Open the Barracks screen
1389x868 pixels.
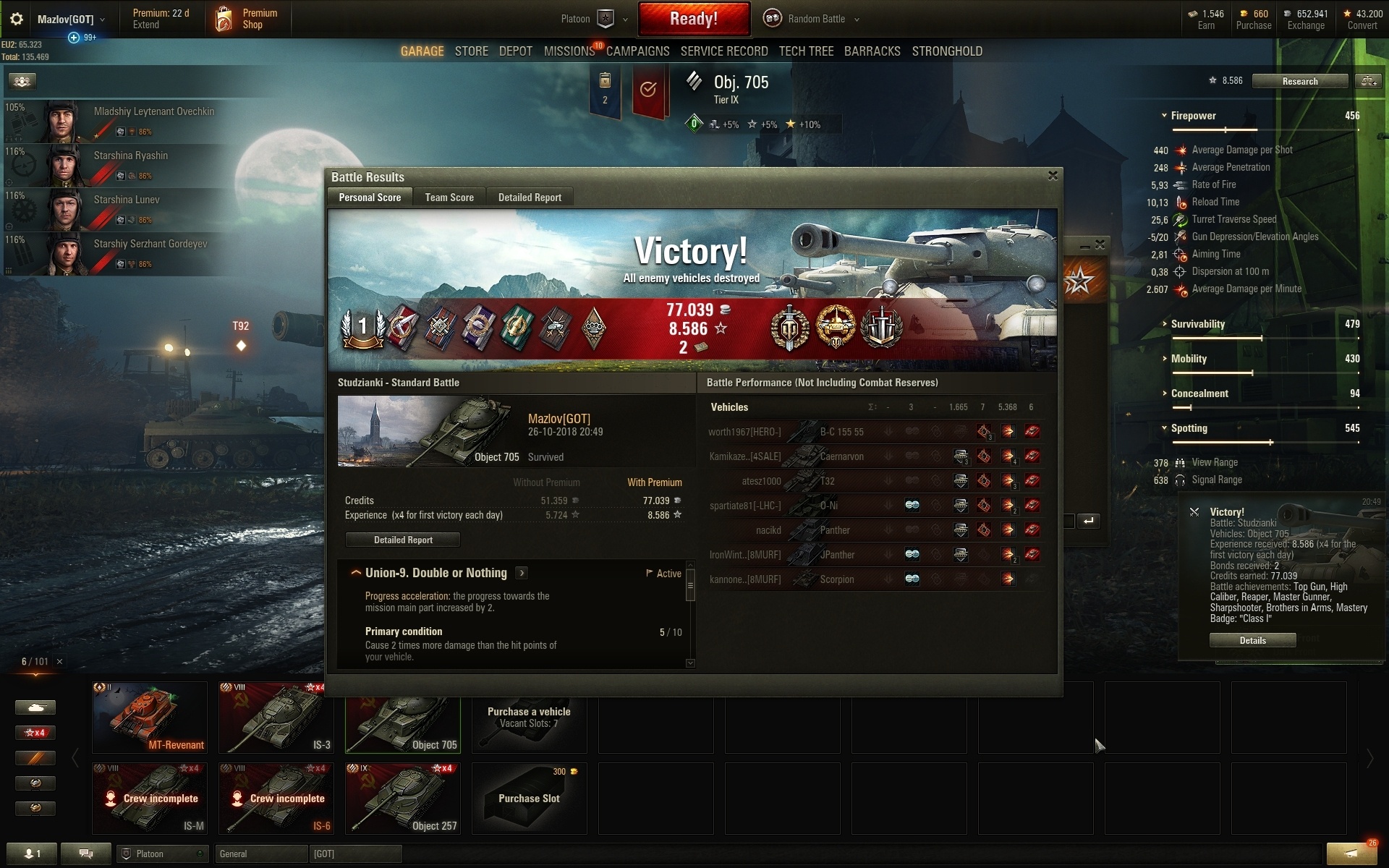(x=872, y=51)
